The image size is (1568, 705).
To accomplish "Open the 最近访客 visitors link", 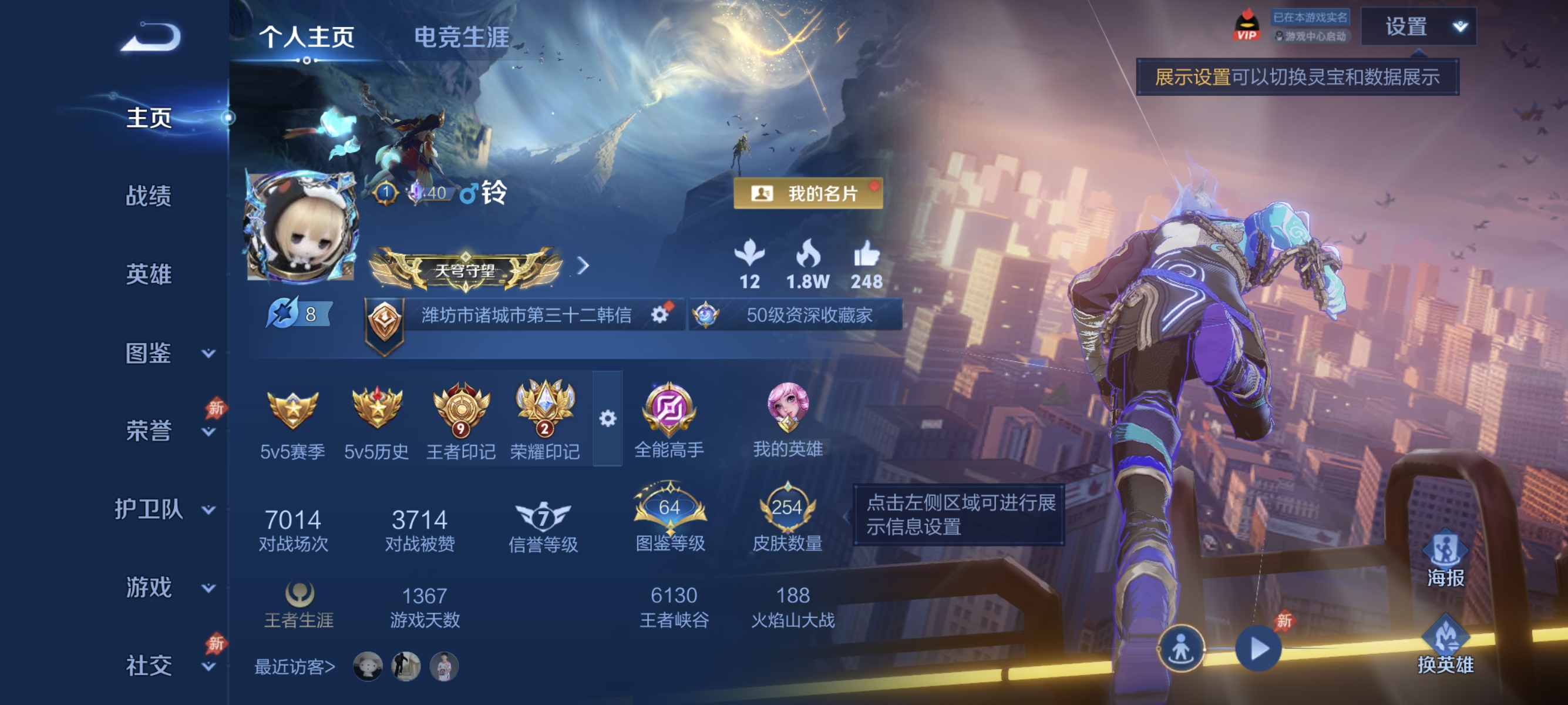I will [x=296, y=667].
